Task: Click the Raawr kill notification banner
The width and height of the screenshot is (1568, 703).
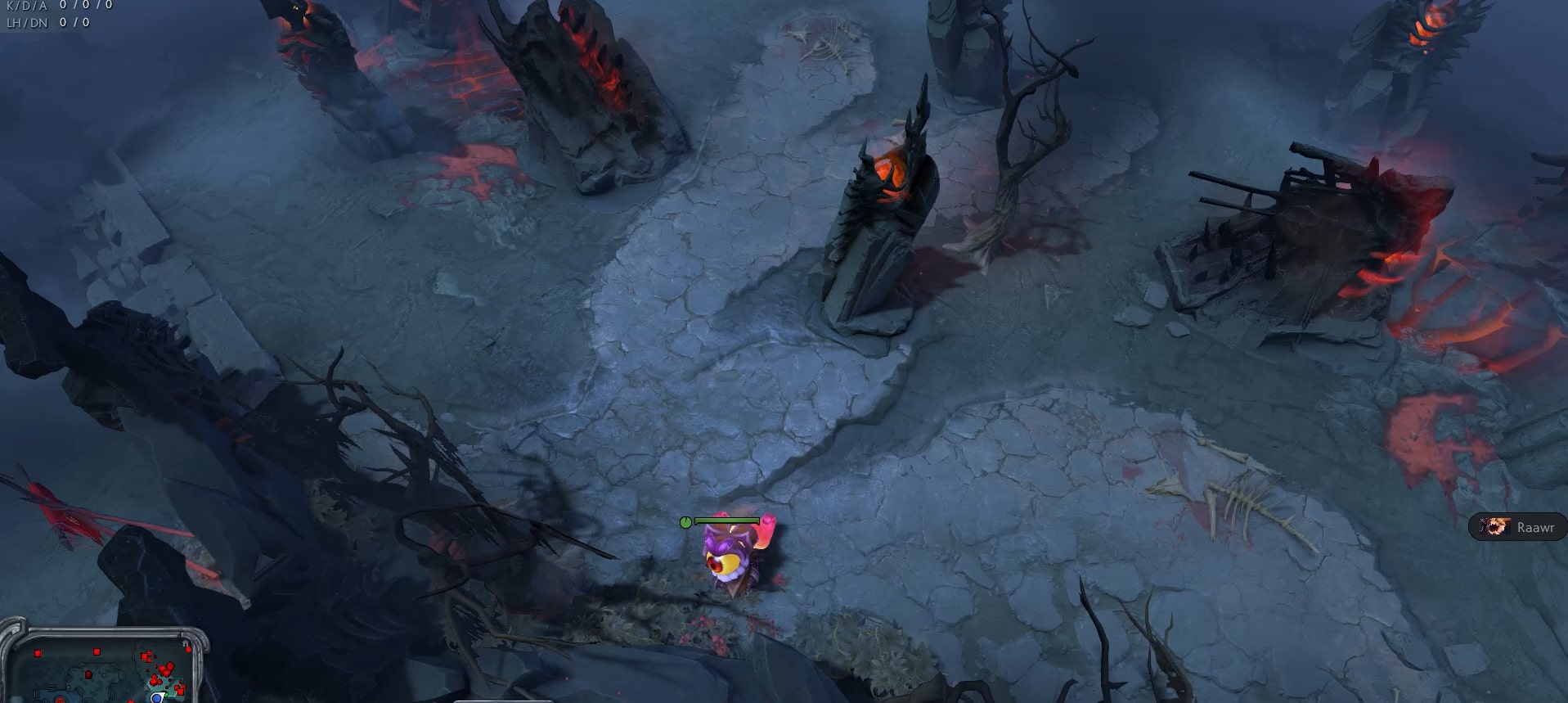Action: pyautogui.click(x=1517, y=528)
